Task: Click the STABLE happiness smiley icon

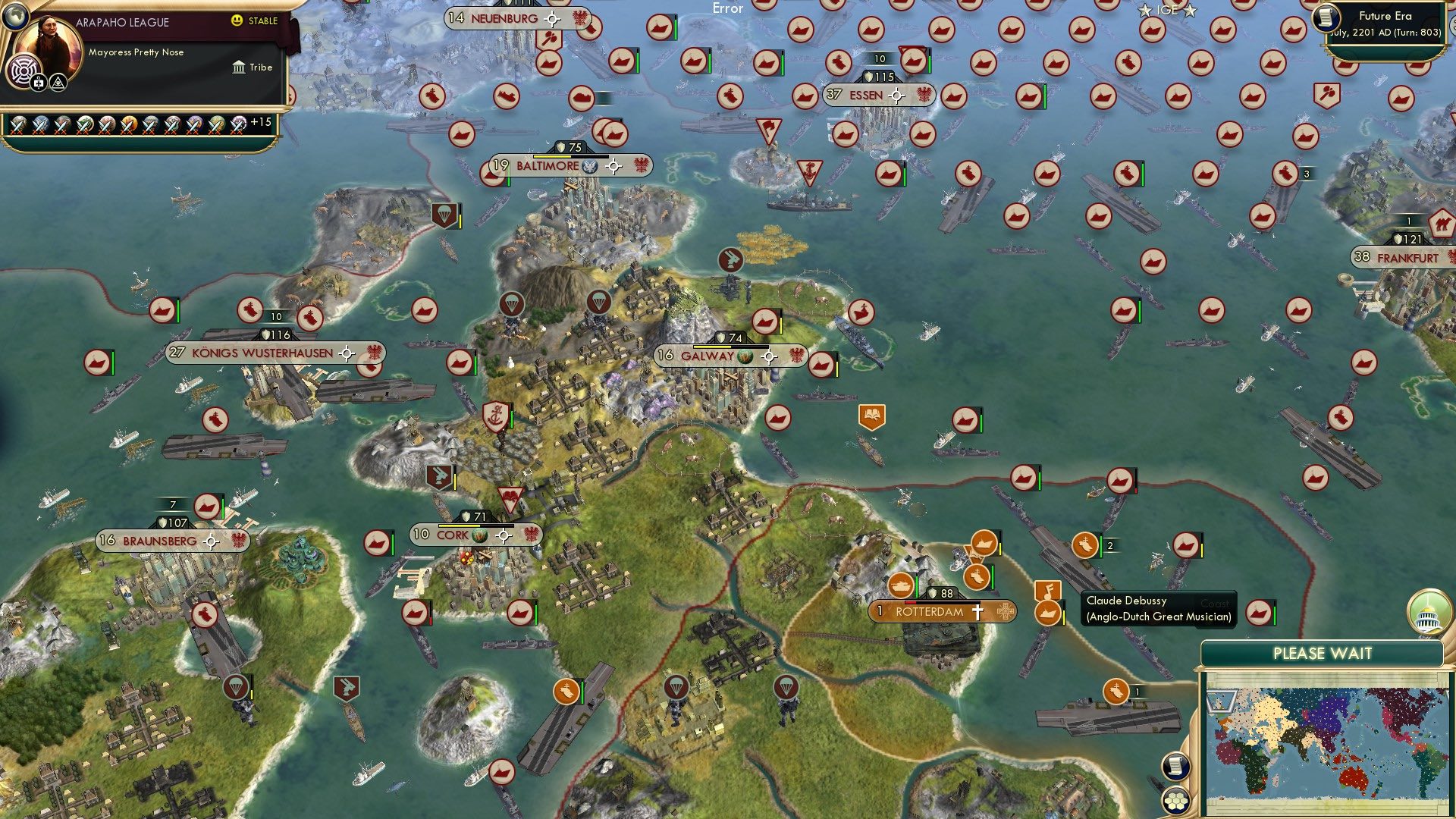Action: tap(237, 21)
